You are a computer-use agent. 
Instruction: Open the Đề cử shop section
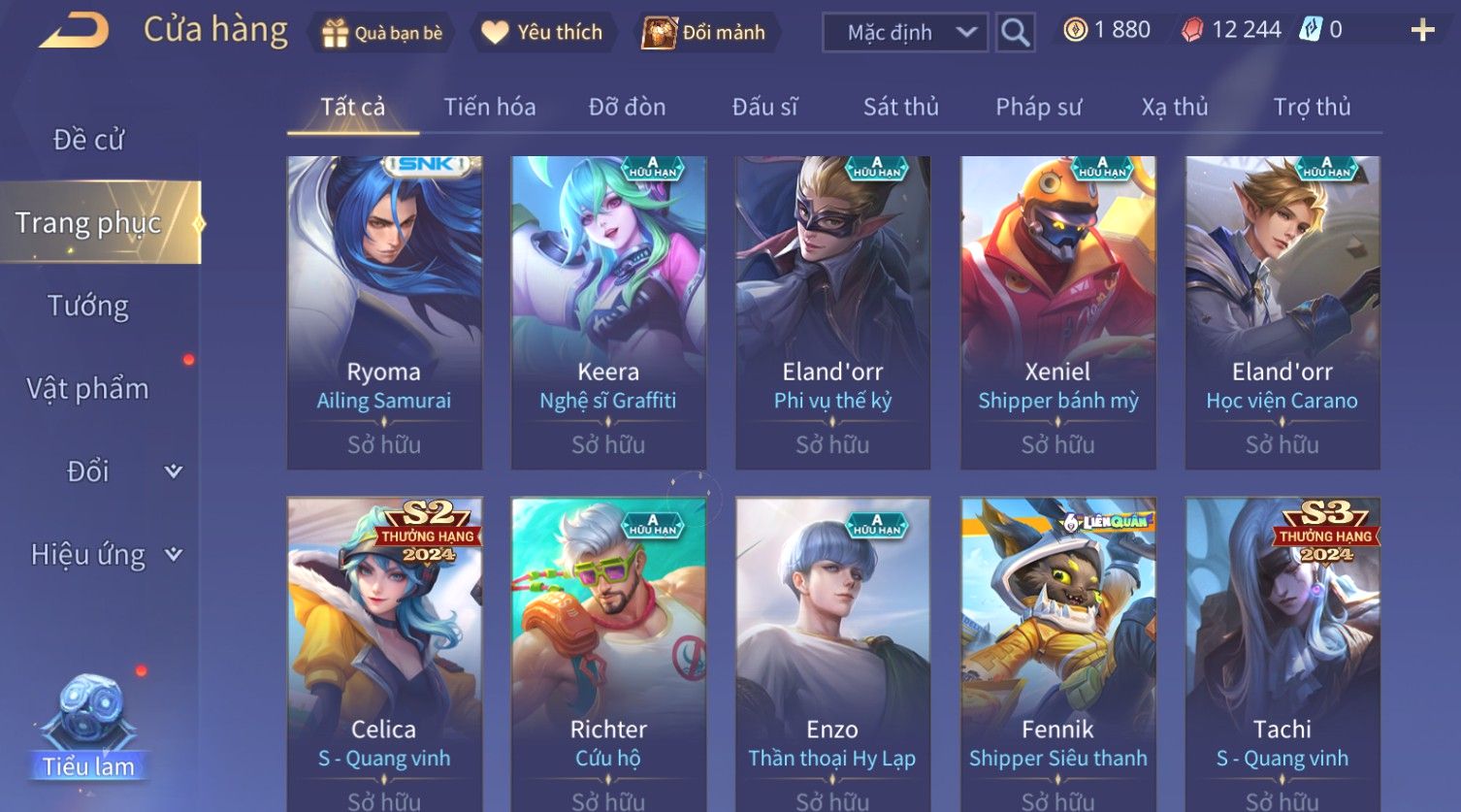coord(88,140)
